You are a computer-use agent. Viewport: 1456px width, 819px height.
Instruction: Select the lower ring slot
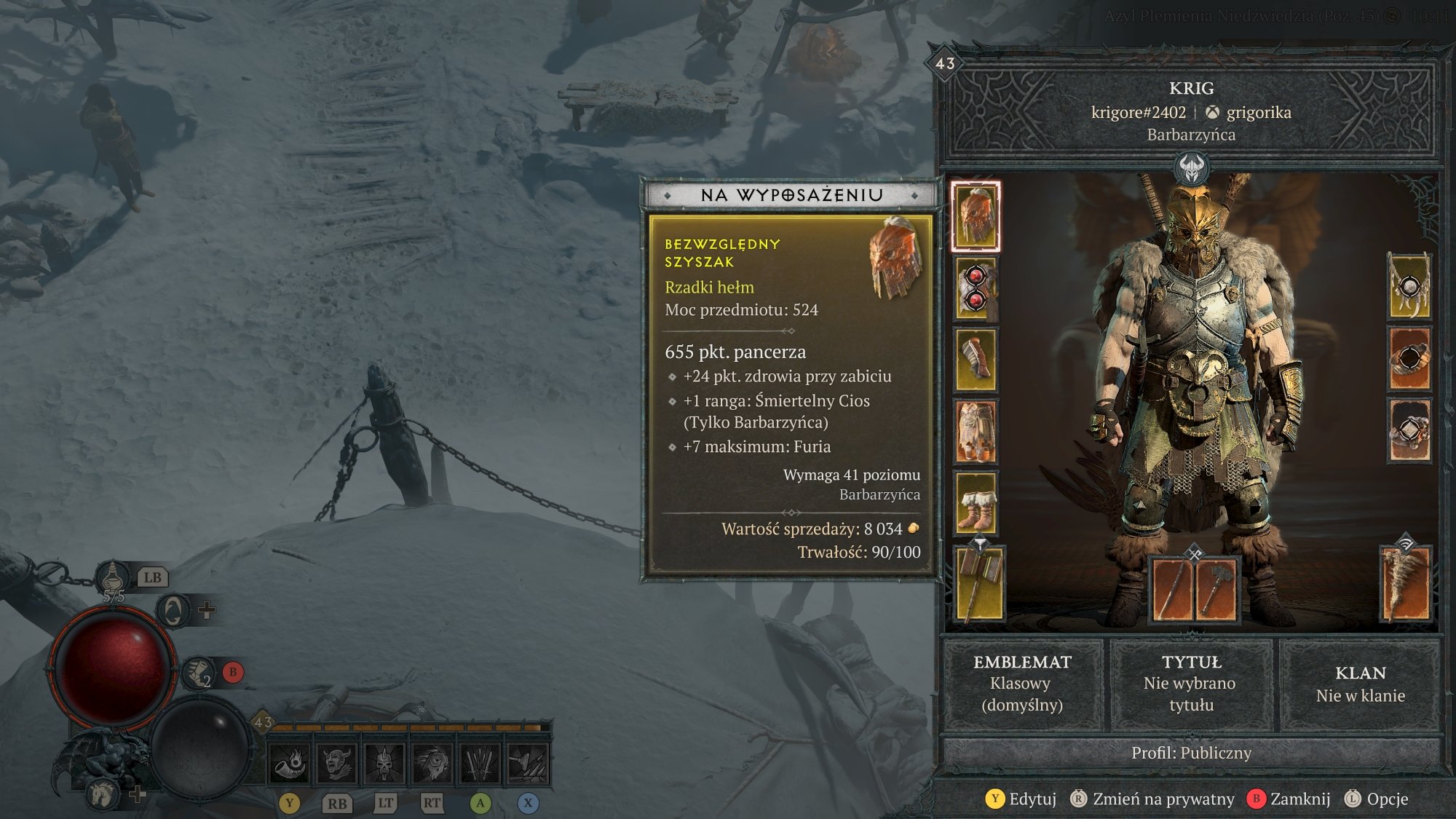1409,430
